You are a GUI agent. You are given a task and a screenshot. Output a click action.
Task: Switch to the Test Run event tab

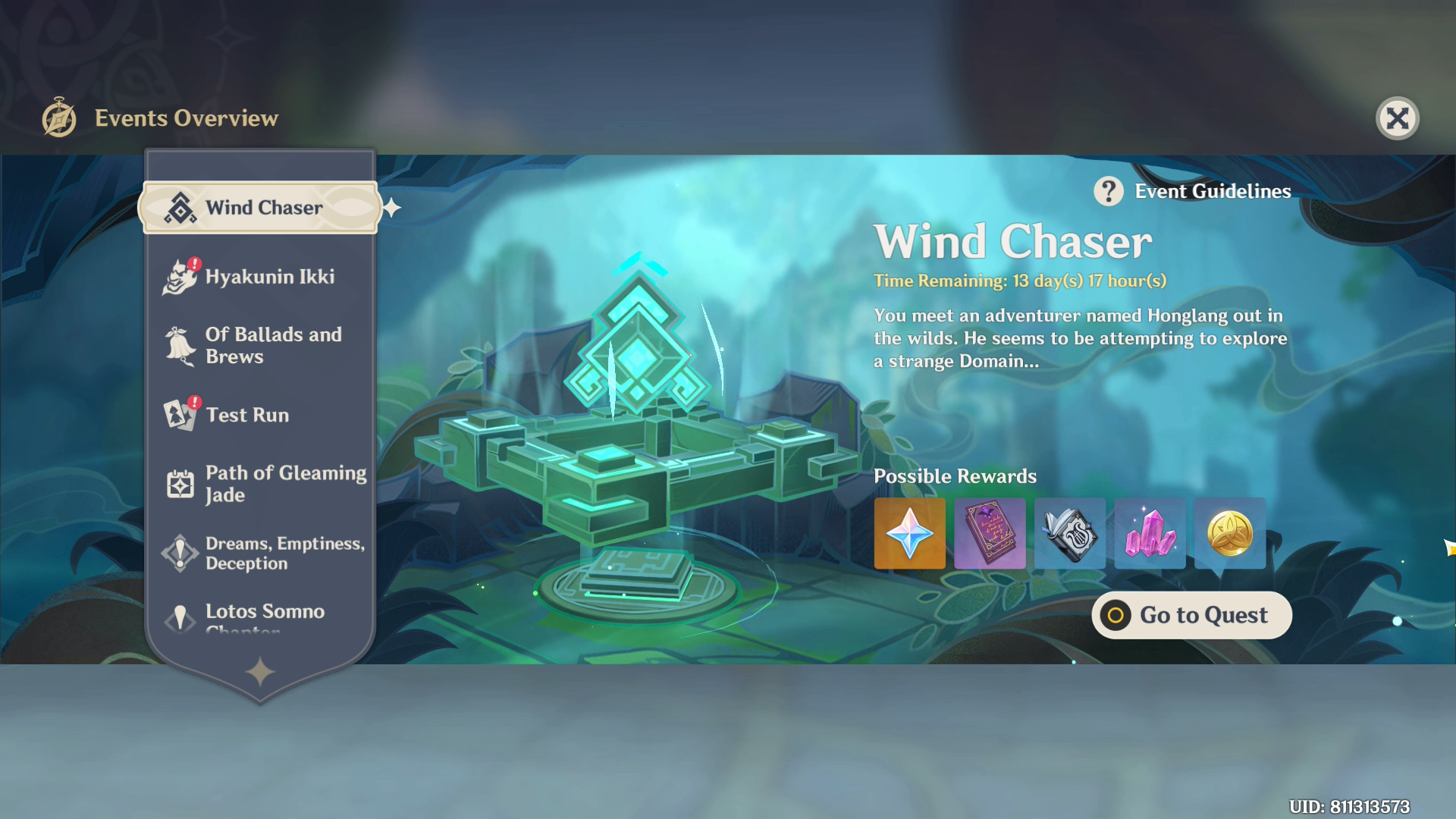click(x=246, y=415)
